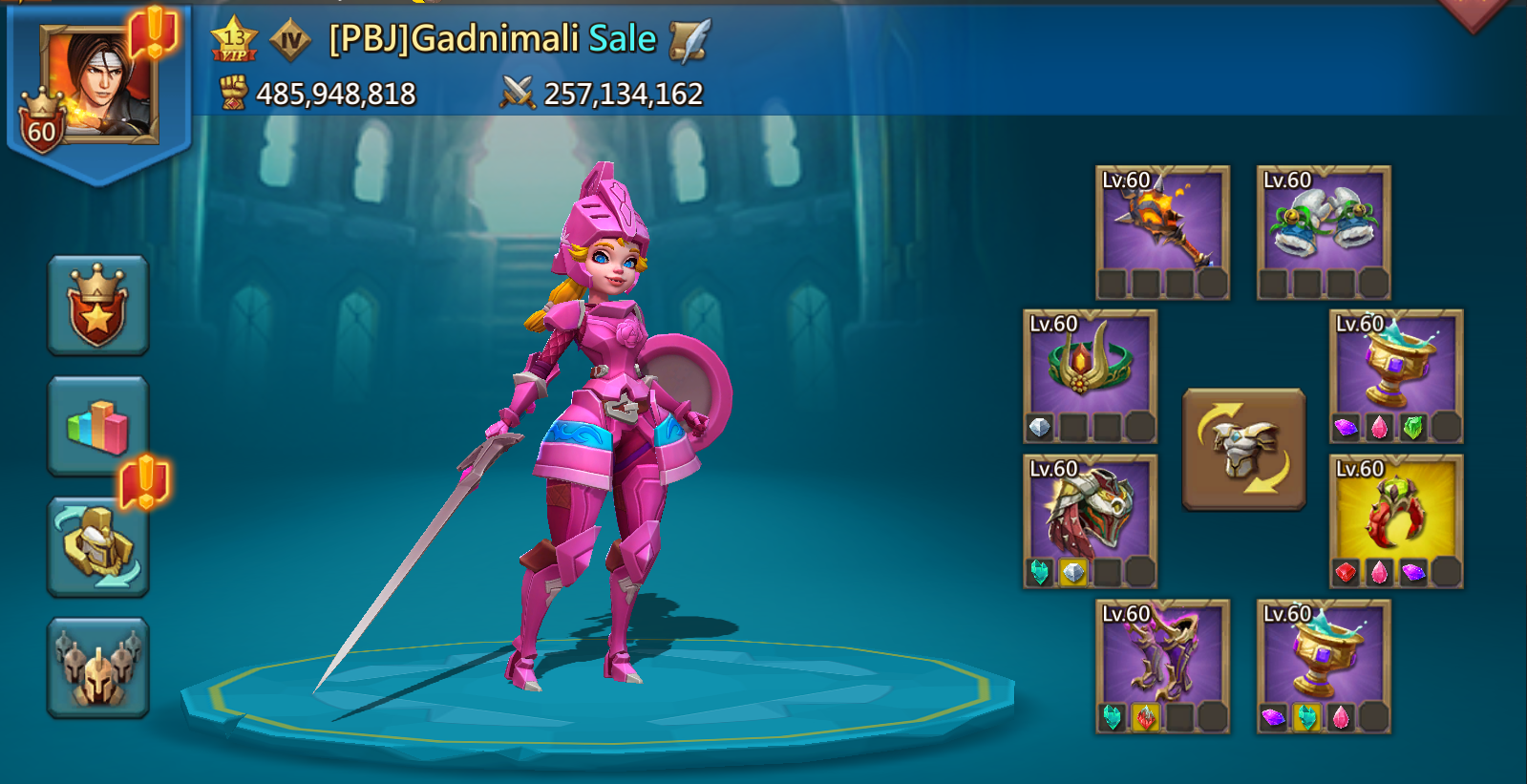Select the Lv.60 horned green crown slot
The width and height of the screenshot is (1527, 784).
(1090, 375)
